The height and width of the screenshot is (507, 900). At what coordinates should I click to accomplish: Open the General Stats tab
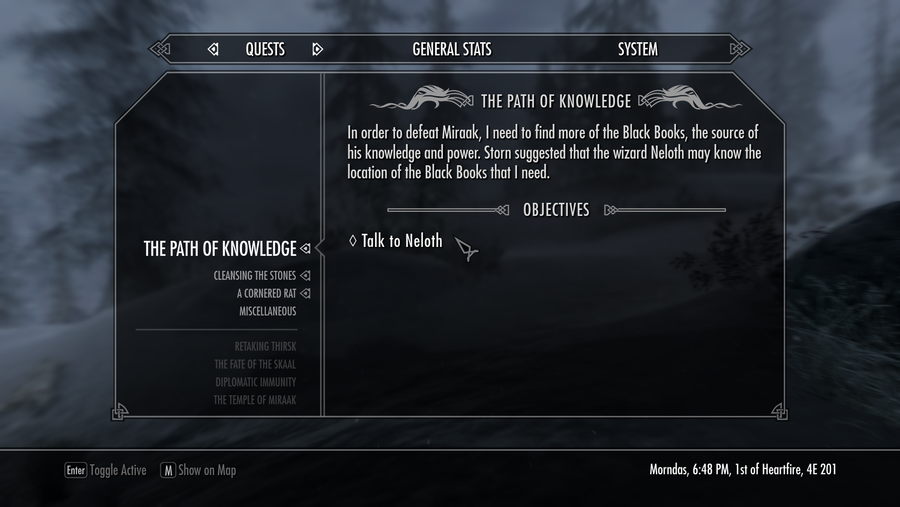pyautogui.click(x=452, y=49)
